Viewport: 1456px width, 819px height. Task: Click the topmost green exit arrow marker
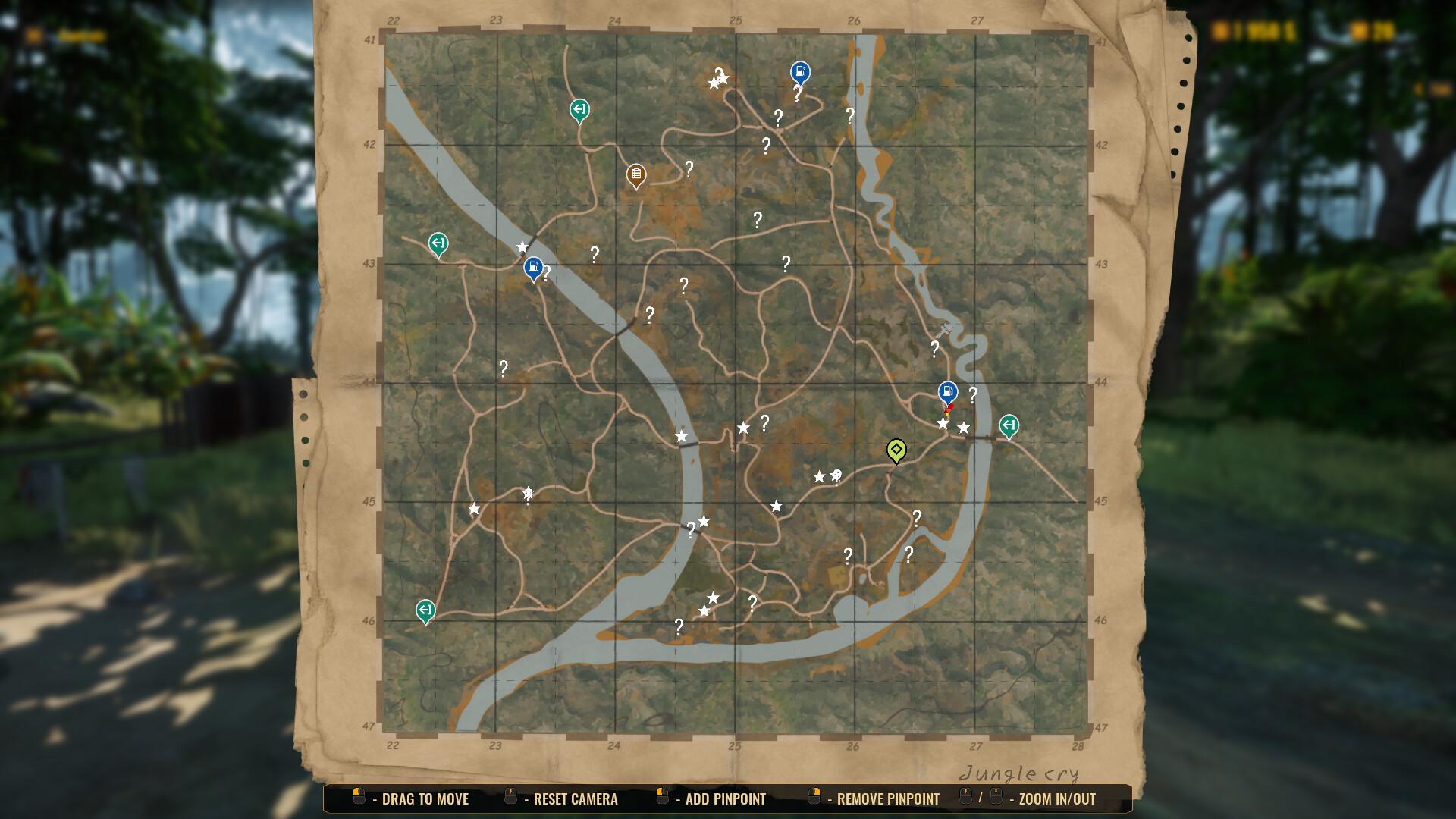click(x=579, y=109)
